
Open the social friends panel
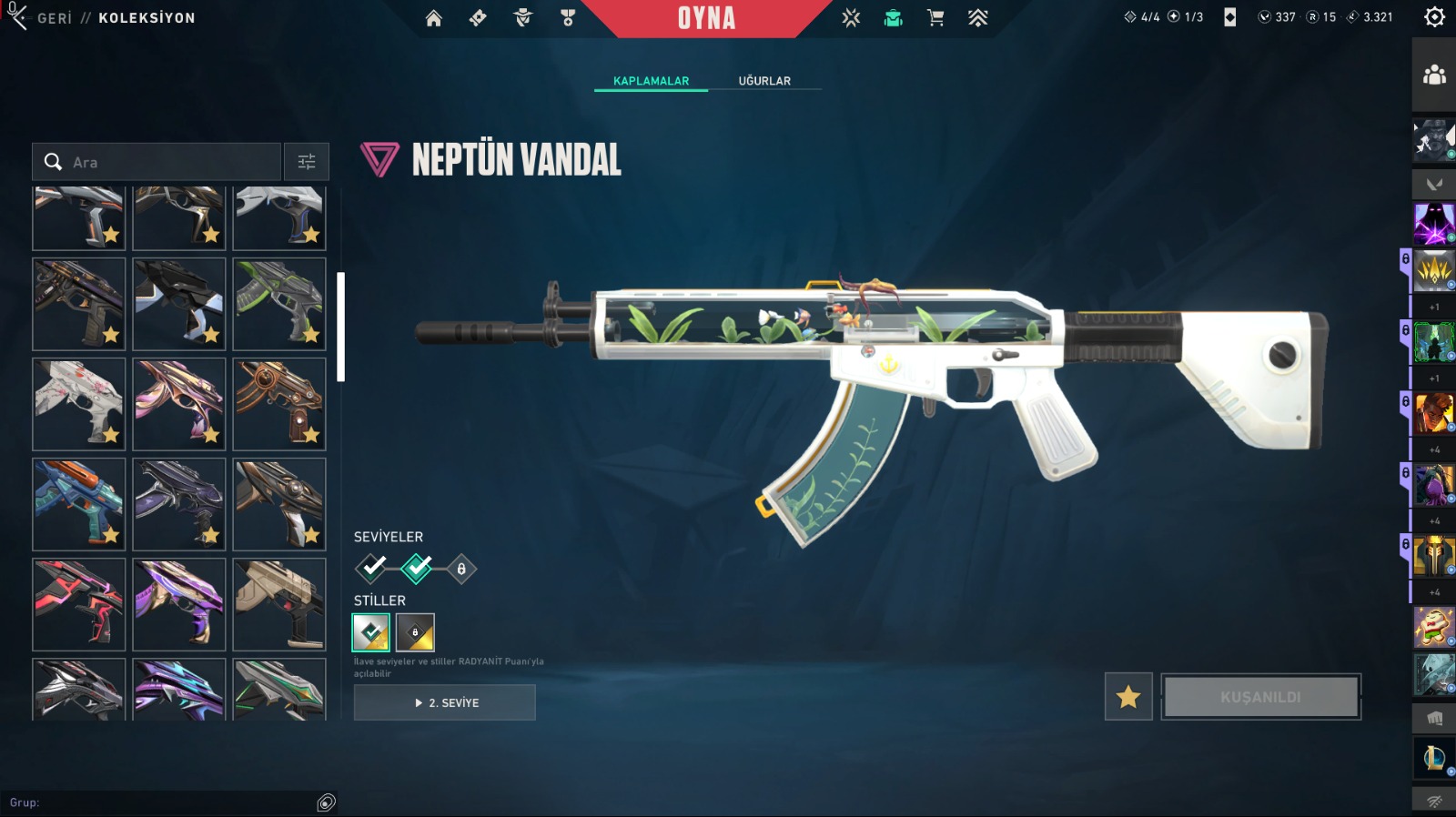pyautogui.click(x=1434, y=76)
